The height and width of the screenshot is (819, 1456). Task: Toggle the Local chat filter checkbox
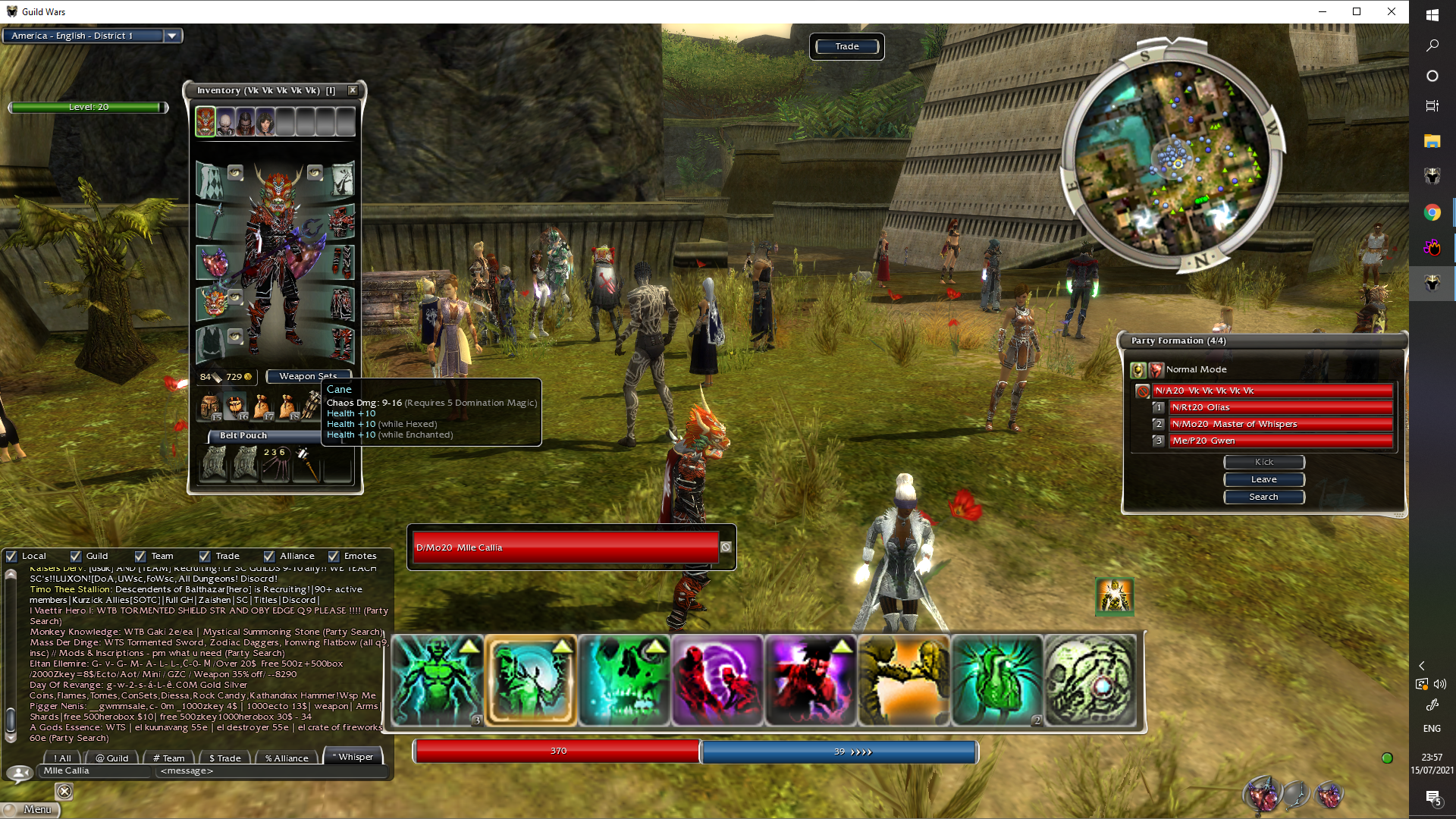12,556
